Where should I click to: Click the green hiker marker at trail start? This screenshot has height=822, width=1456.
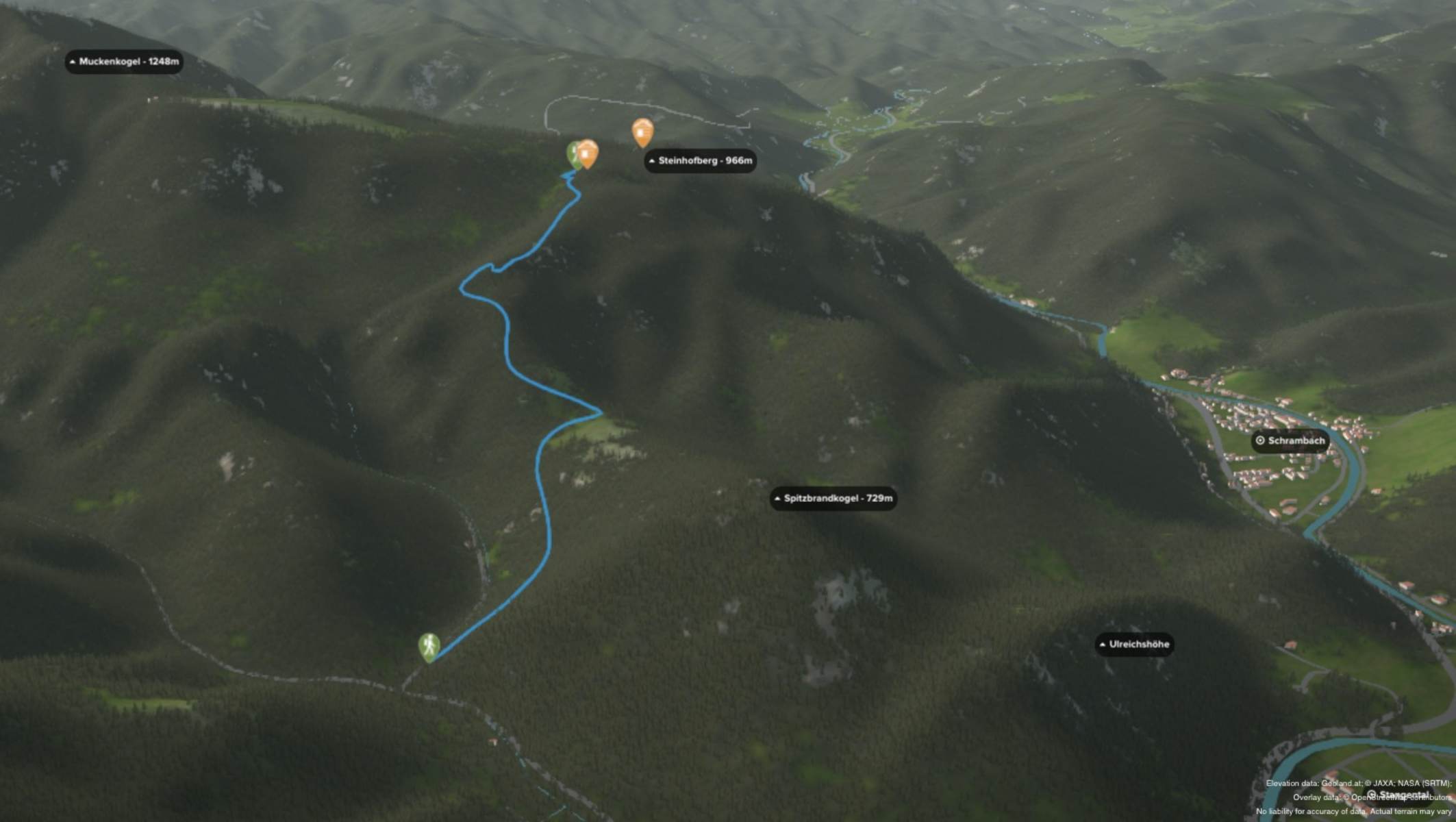(429, 646)
